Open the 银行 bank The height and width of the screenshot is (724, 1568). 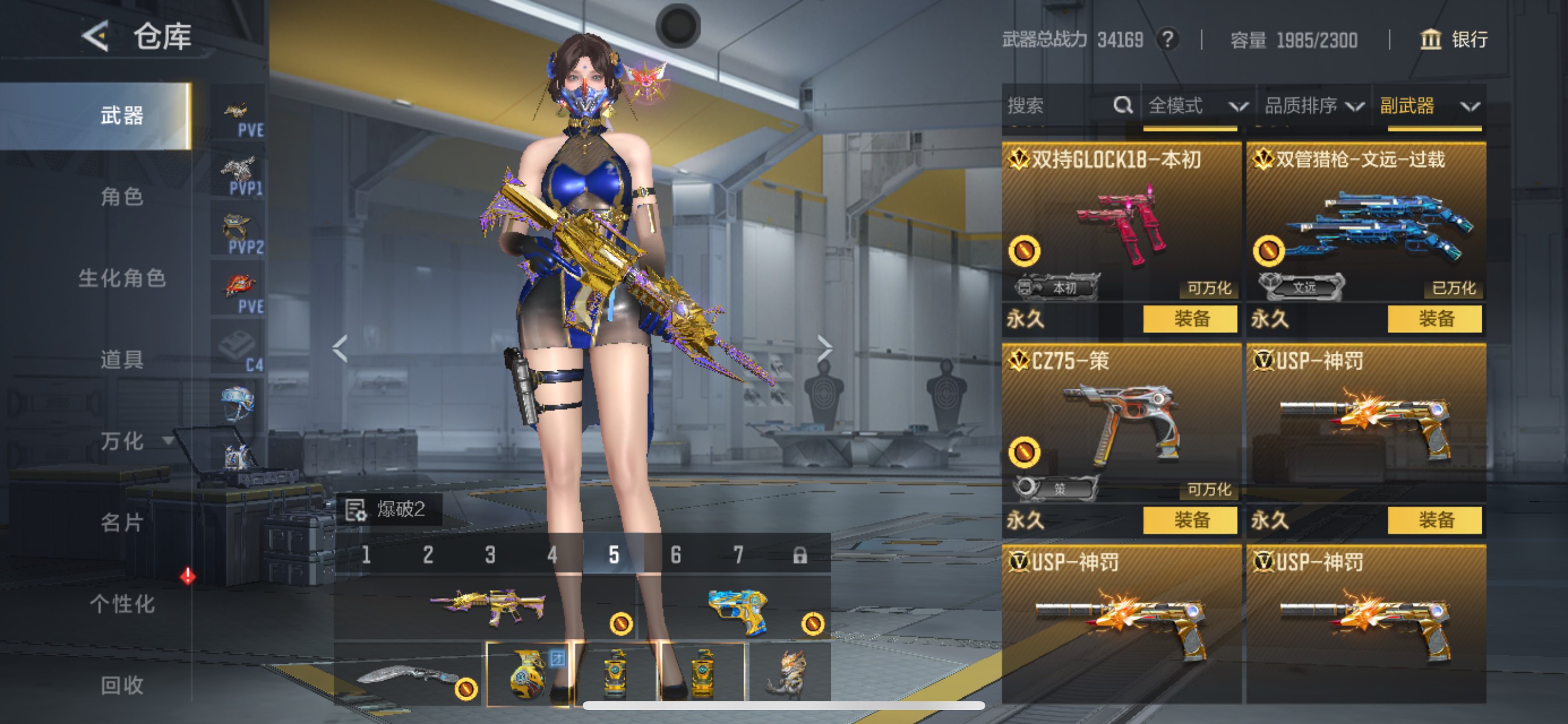(1454, 40)
